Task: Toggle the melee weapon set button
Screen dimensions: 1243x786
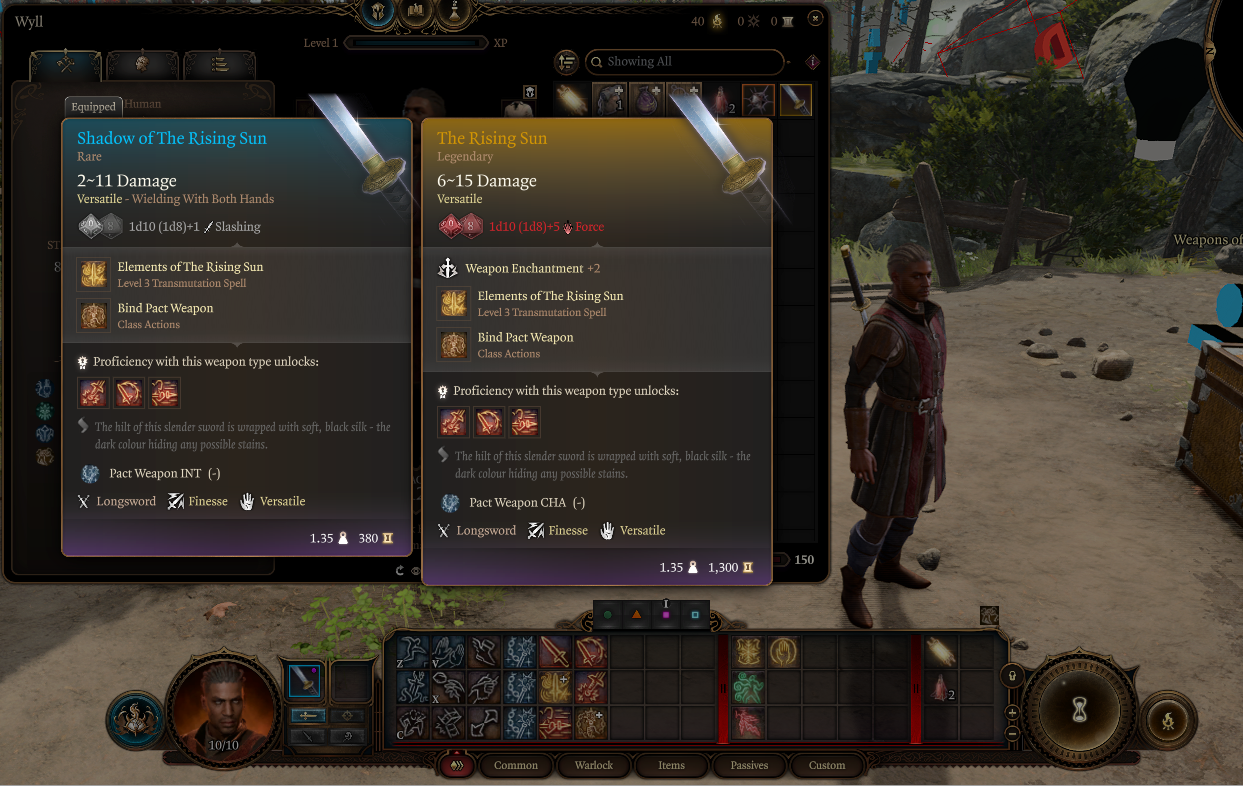Action: [305, 716]
